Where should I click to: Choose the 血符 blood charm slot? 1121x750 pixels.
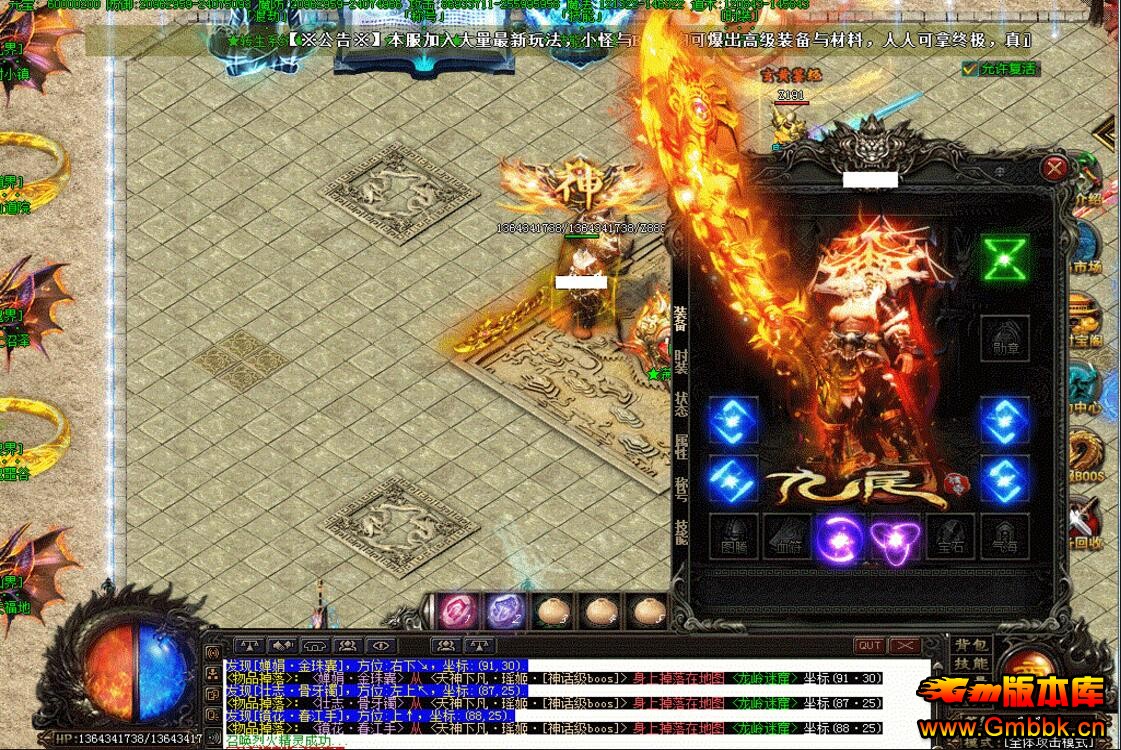[x=787, y=538]
